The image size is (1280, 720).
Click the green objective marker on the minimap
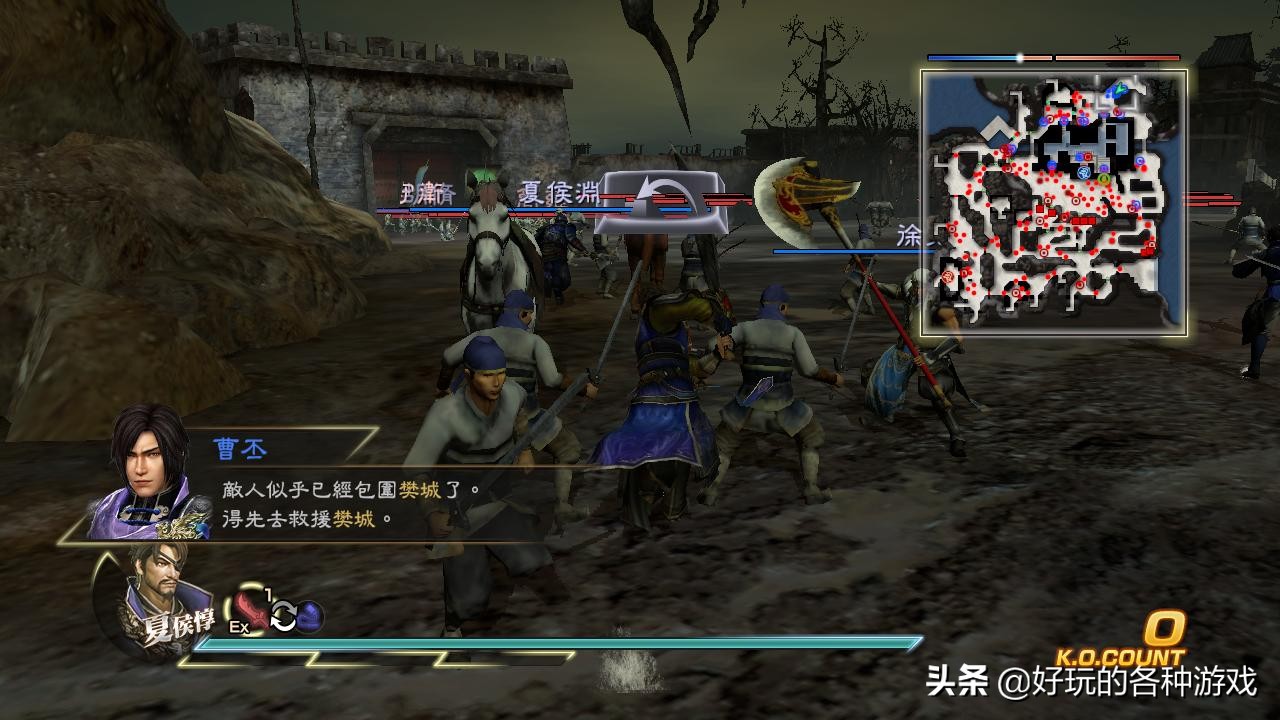coord(1102,178)
